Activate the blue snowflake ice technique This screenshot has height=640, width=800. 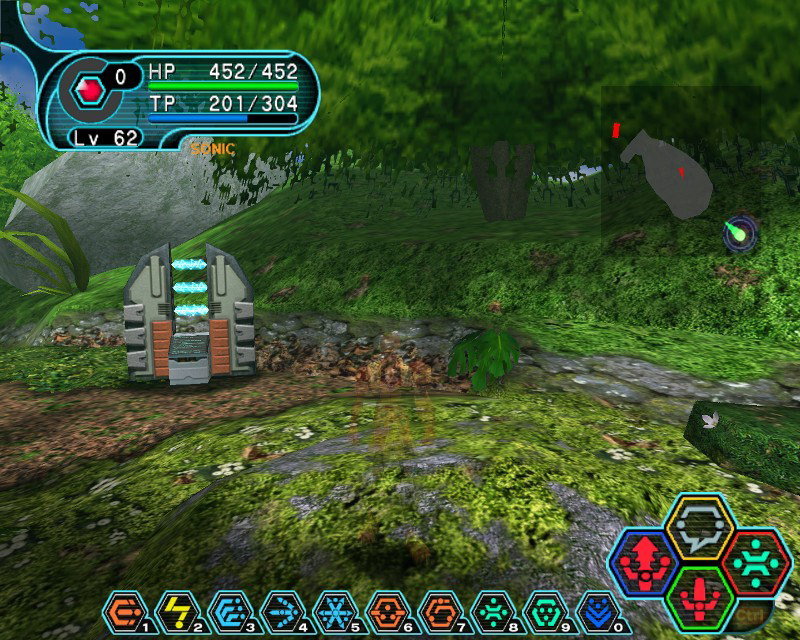[x=331, y=609]
